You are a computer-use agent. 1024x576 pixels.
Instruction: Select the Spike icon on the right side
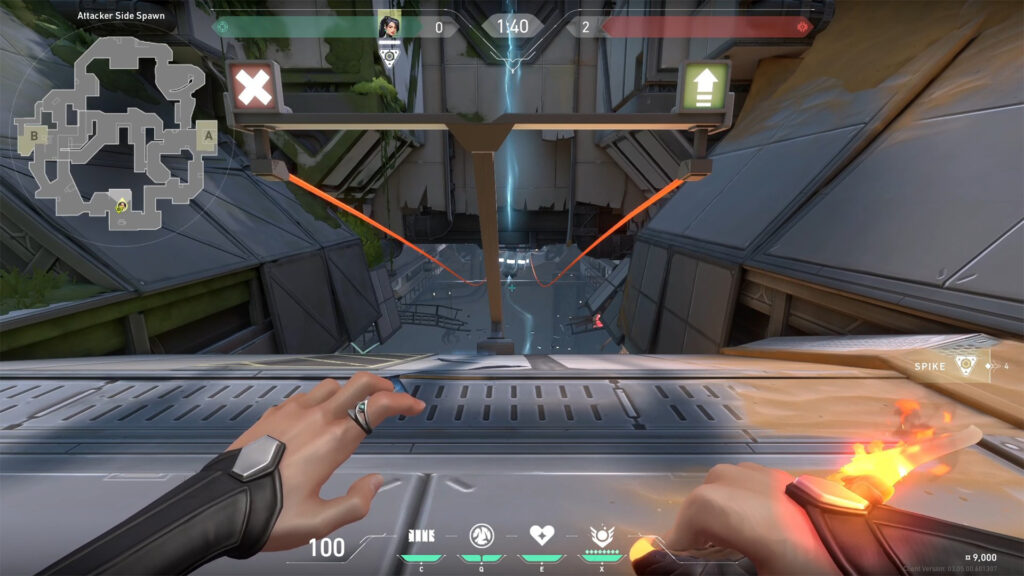965,366
